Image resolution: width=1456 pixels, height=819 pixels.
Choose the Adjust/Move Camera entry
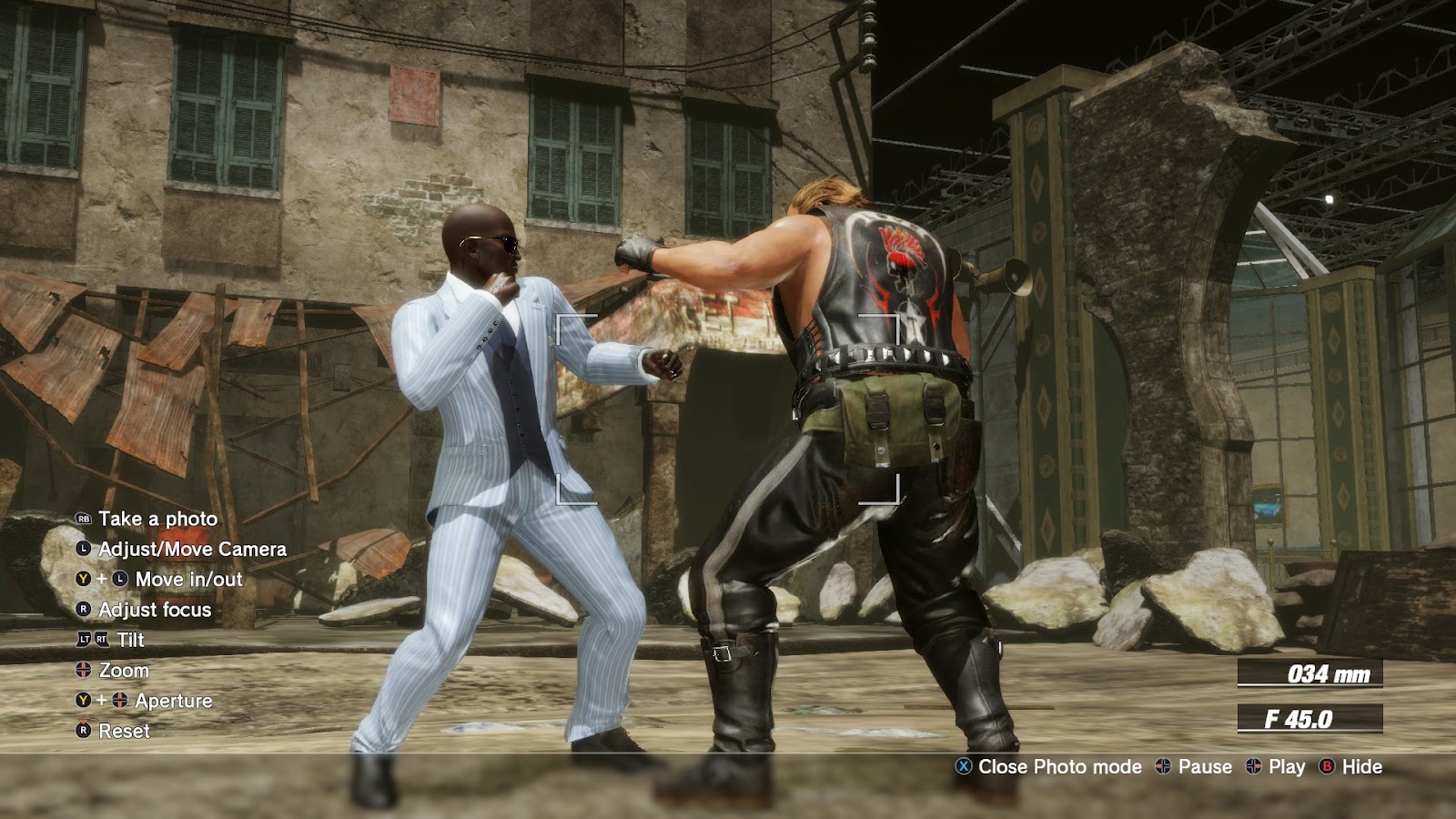(x=191, y=549)
